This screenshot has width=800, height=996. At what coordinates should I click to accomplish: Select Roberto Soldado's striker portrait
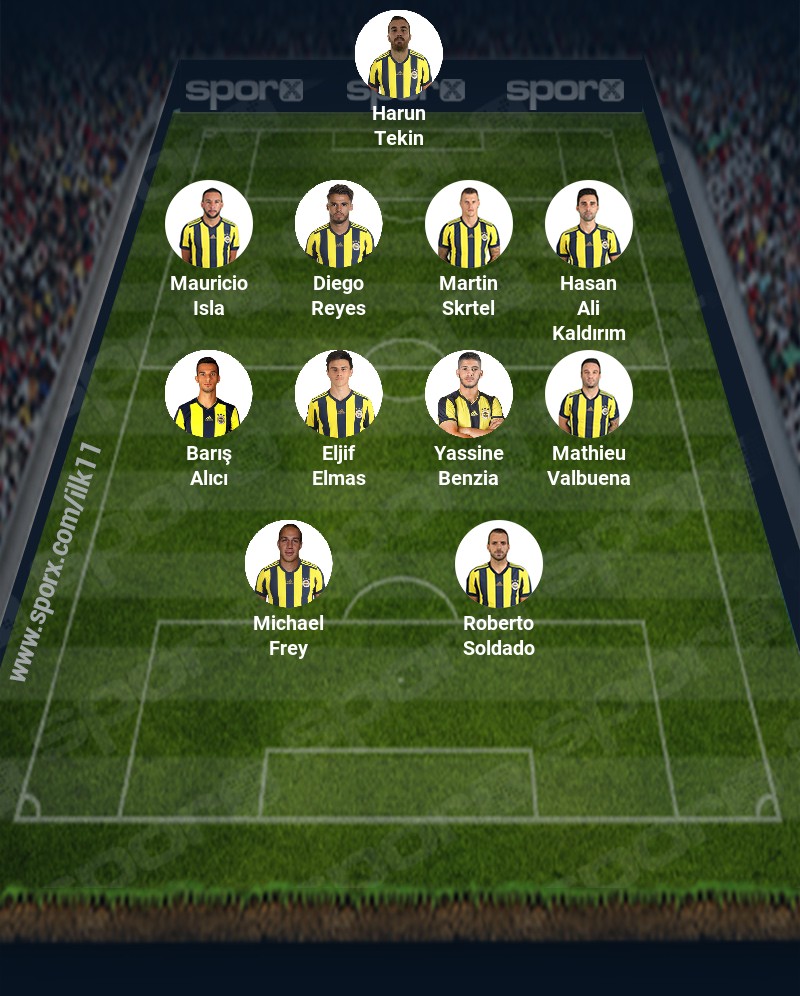499,564
